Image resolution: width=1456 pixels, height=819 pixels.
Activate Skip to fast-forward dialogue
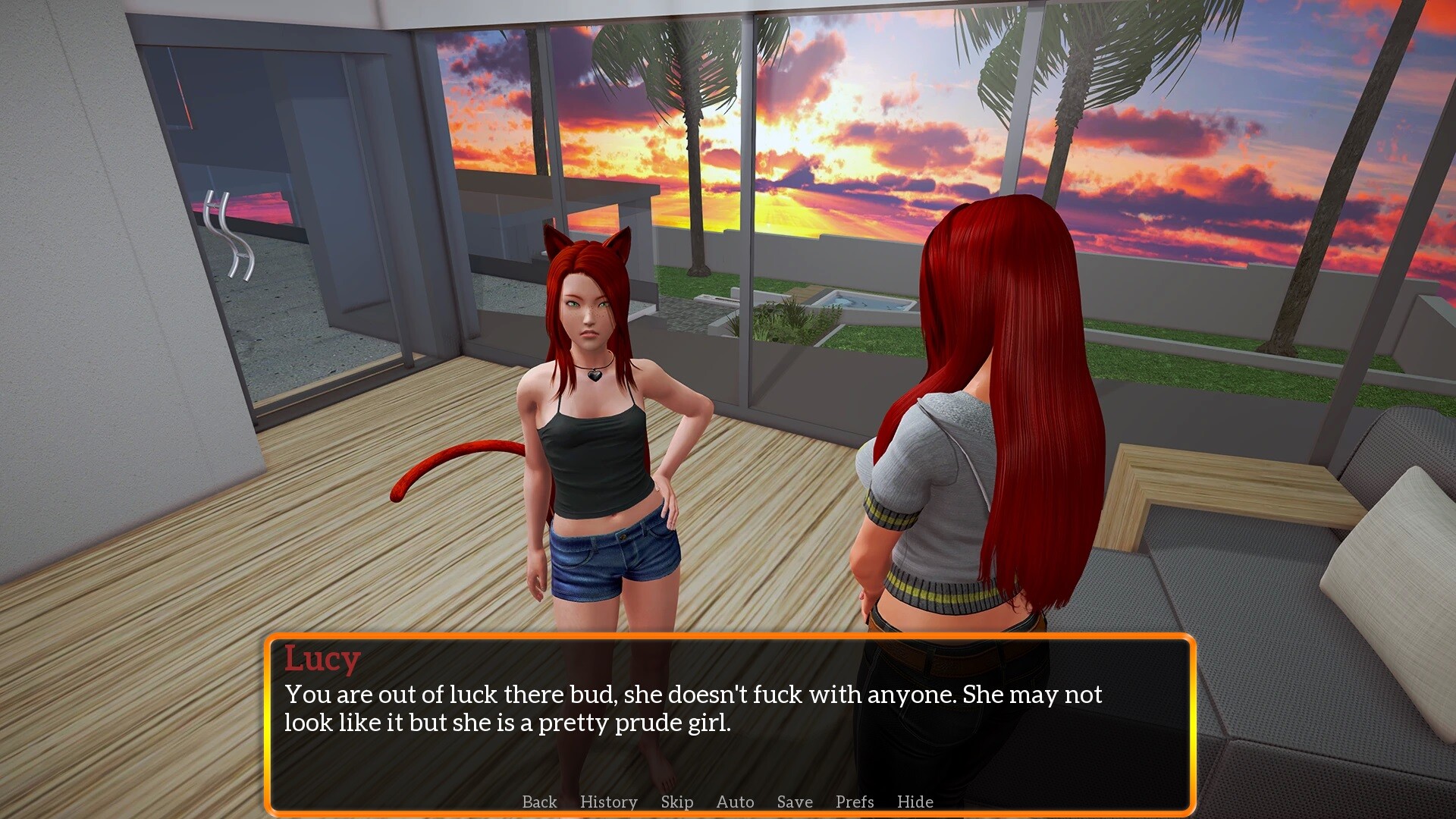click(676, 802)
